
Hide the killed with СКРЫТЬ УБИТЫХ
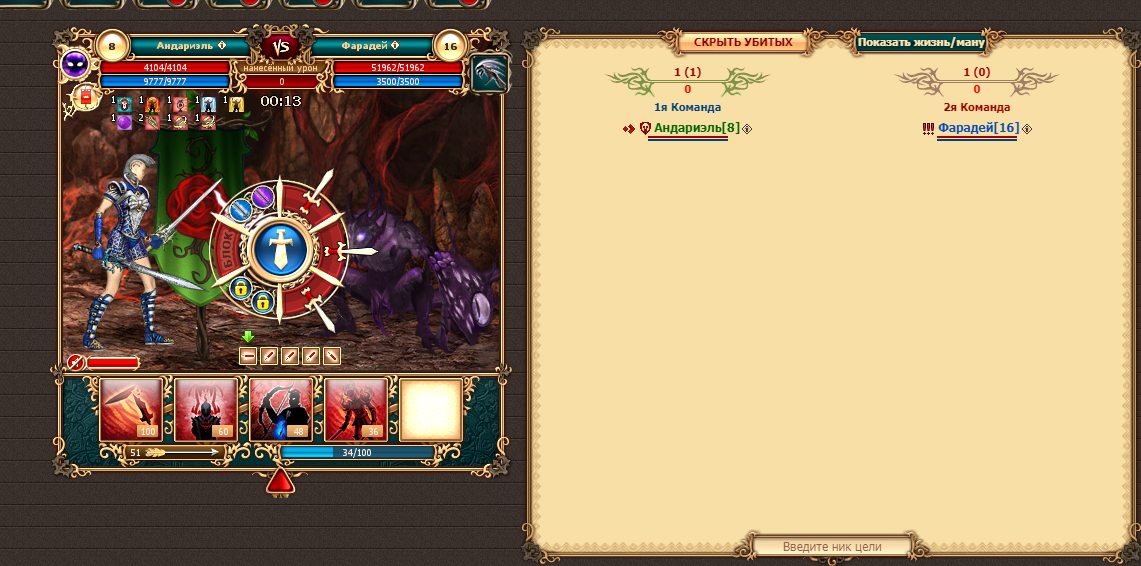[x=743, y=42]
